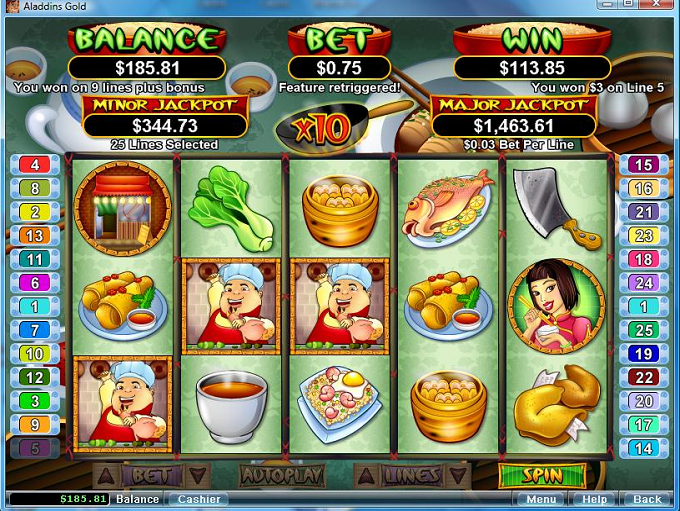This screenshot has width=680, height=511.
Task: Open the Cashier
Action: click(196, 499)
